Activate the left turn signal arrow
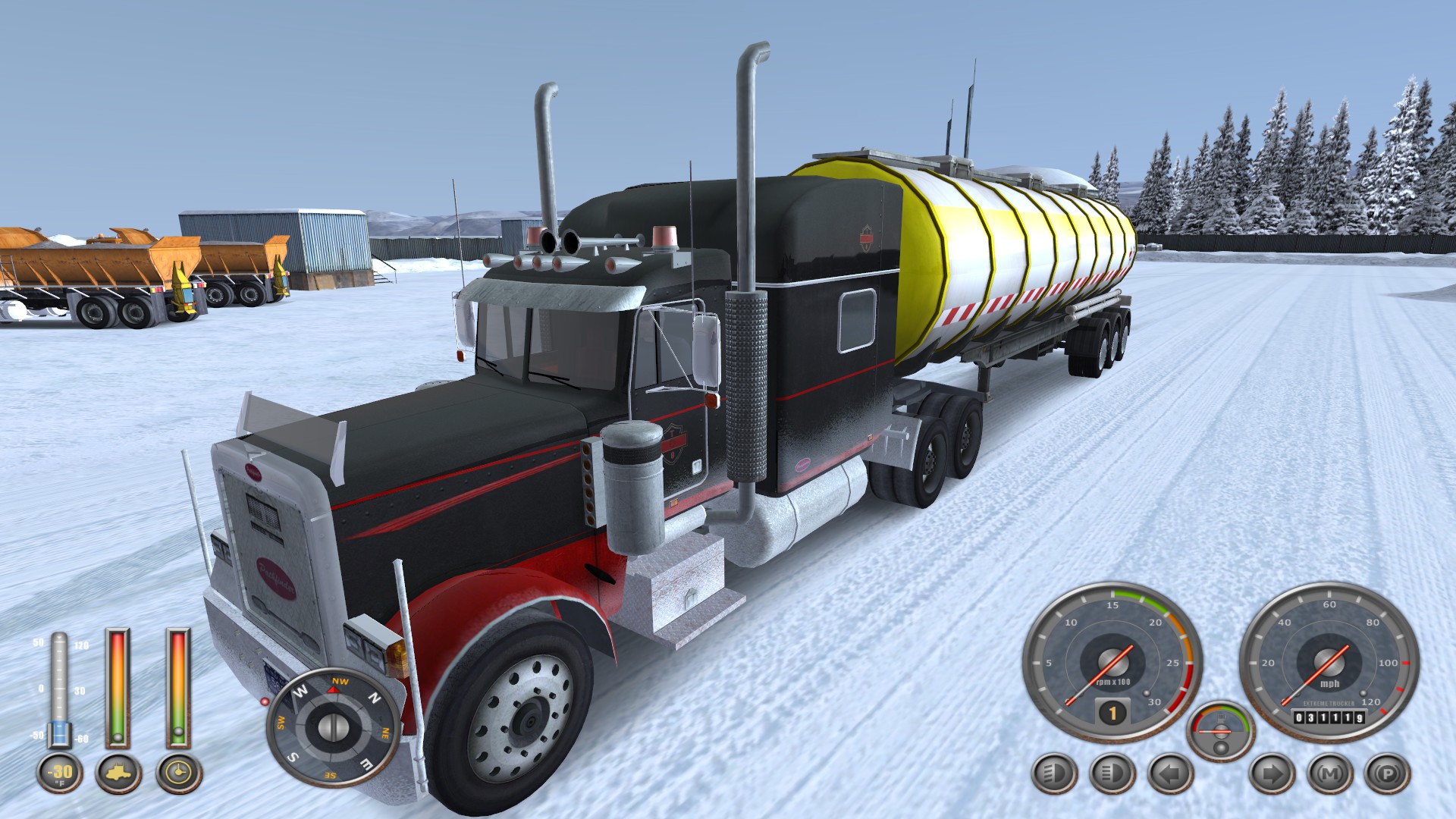 pos(1170,774)
